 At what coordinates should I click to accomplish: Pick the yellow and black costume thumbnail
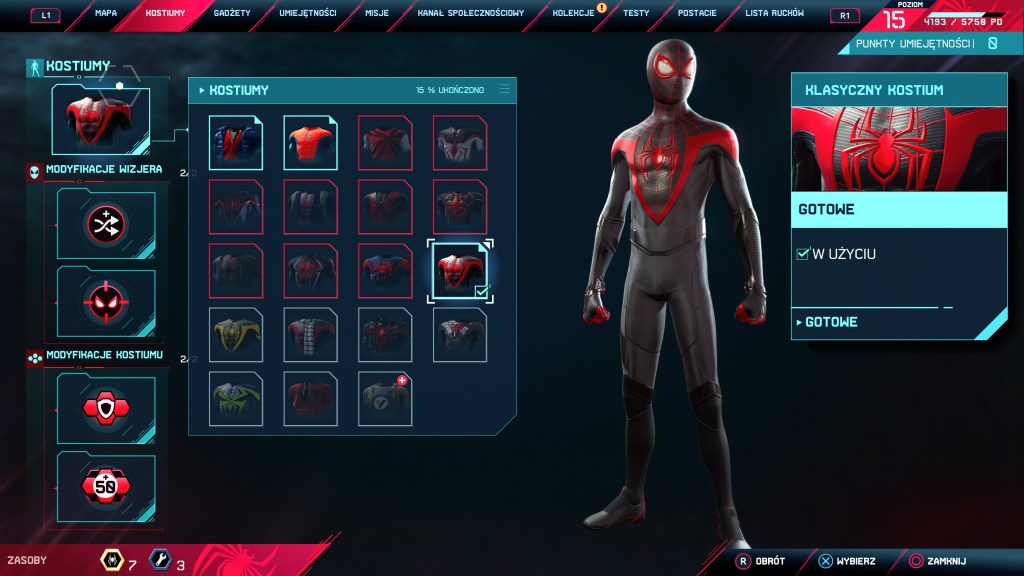coord(236,335)
